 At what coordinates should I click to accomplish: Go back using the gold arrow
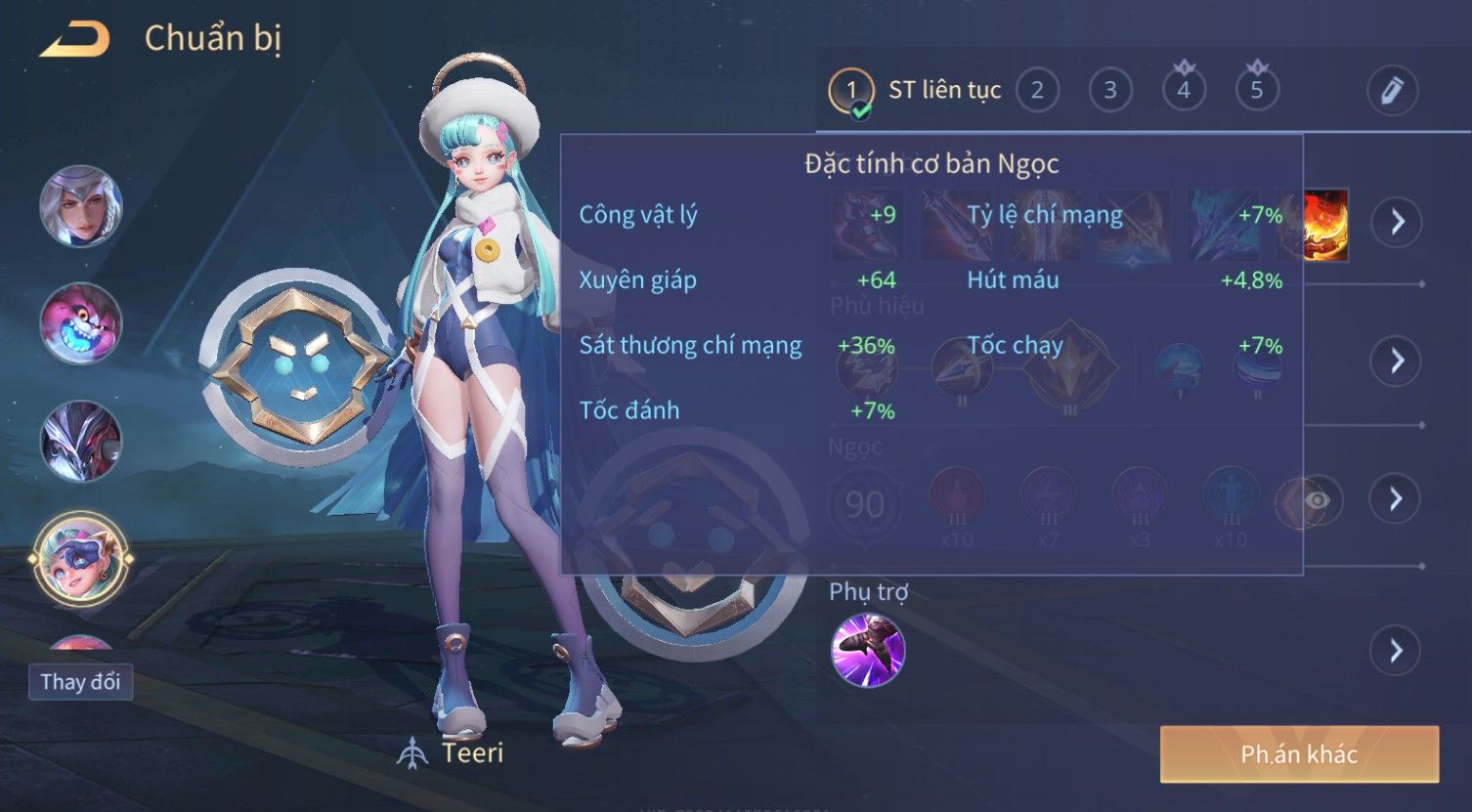[74, 39]
